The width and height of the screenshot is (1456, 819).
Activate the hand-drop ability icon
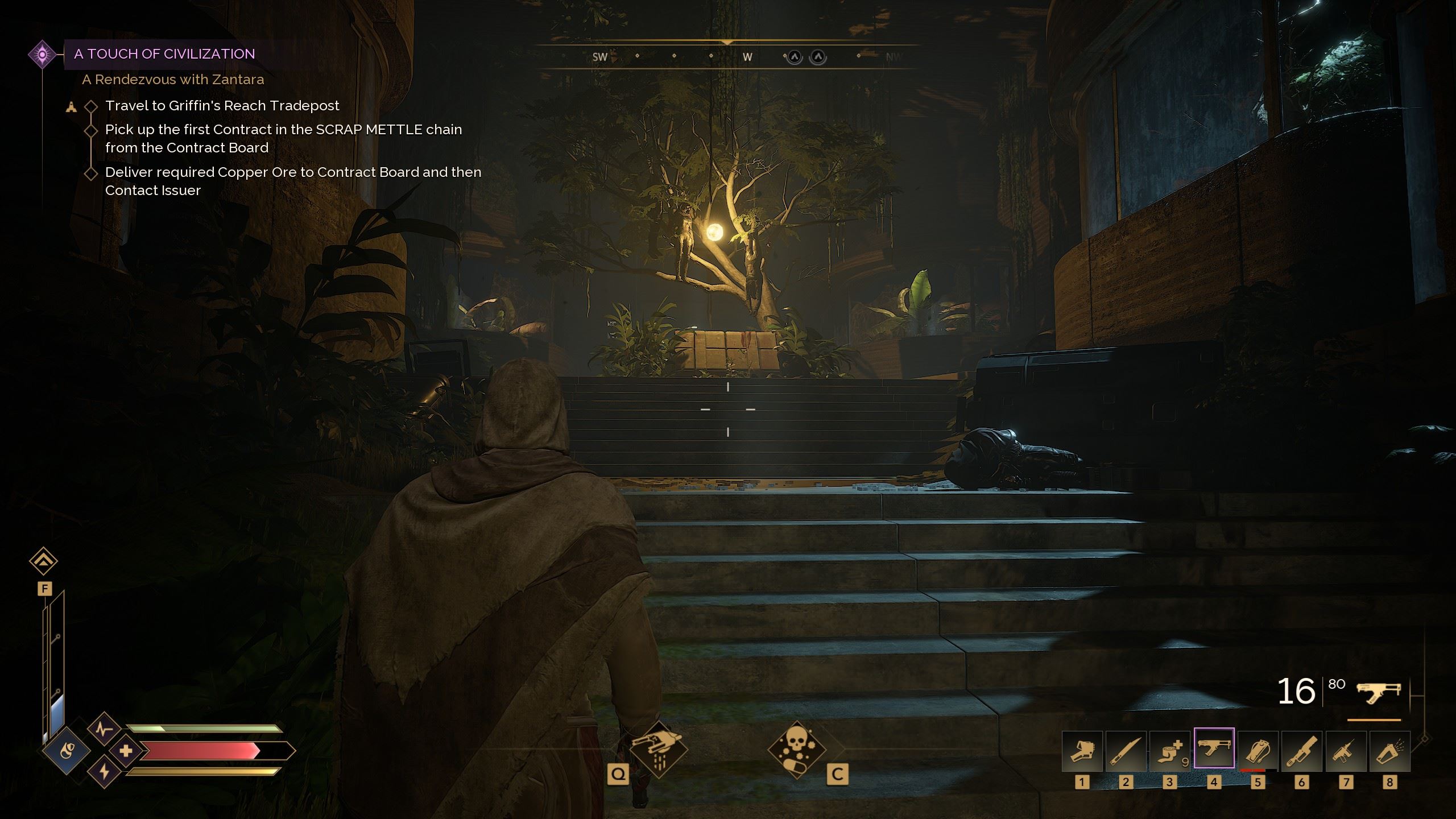click(x=659, y=750)
